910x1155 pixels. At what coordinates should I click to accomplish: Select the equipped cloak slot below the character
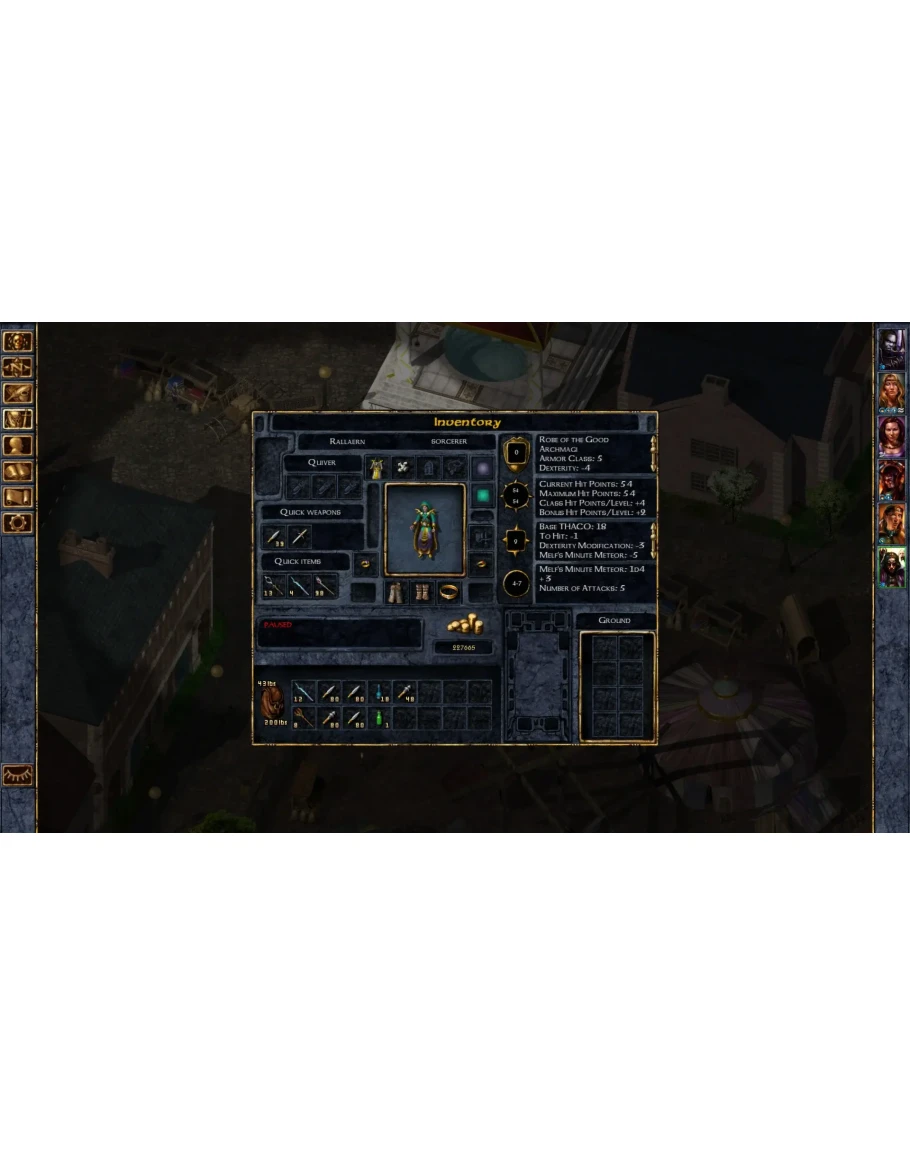[397, 592]
